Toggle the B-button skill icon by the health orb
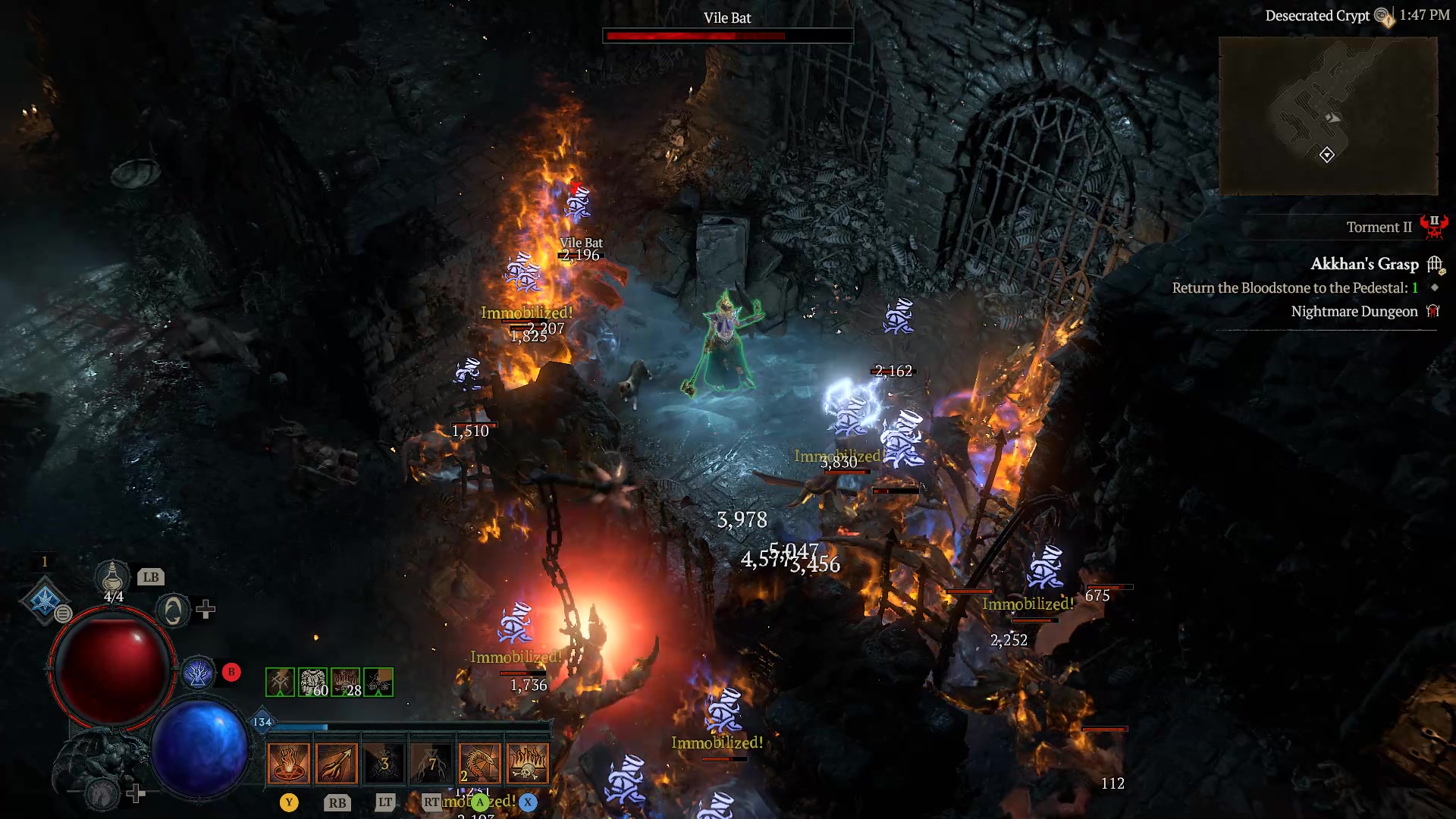The image size is (1456, 819). (198, 671)
